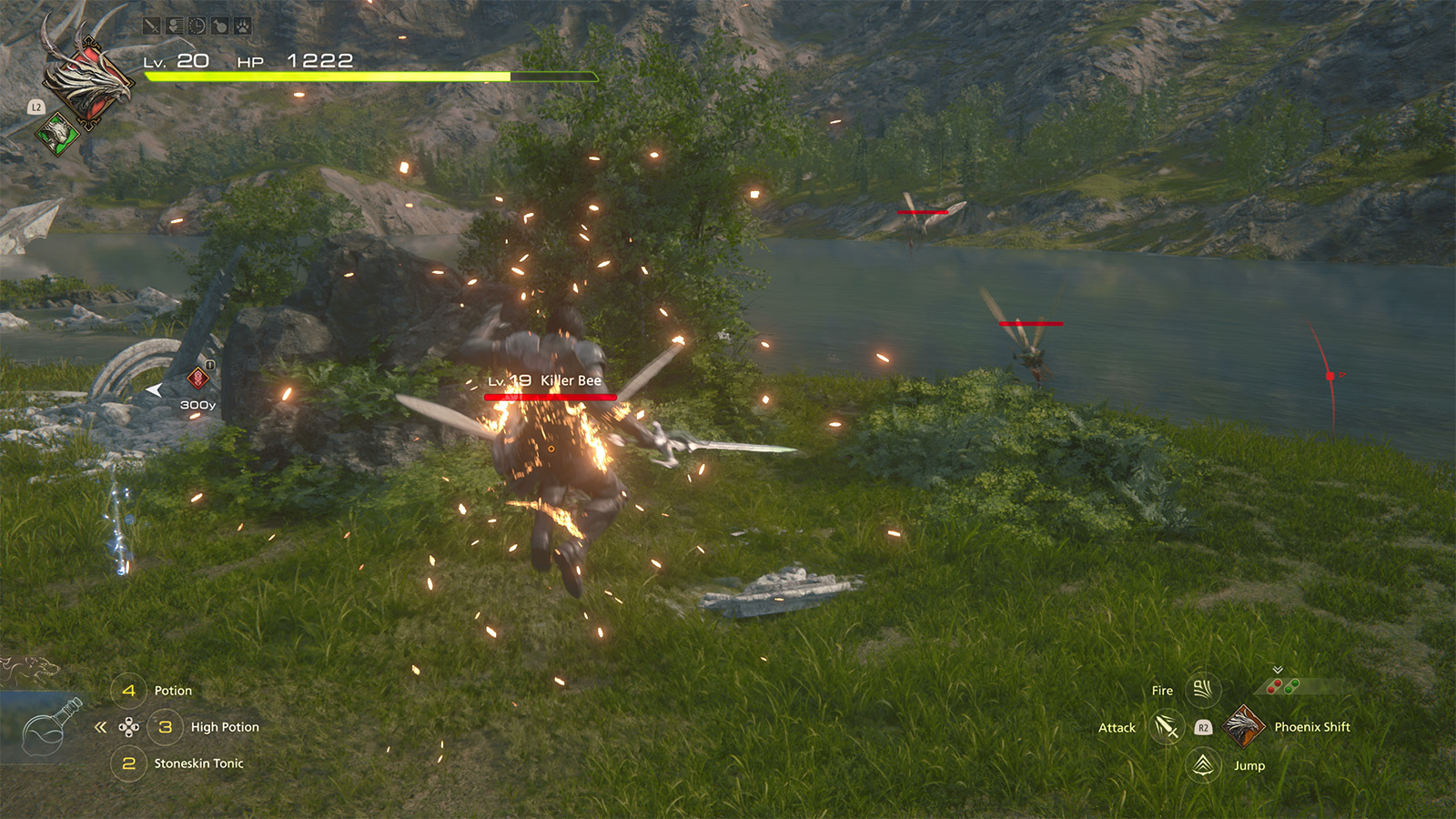Screen dimensions: 1456x819
Task: Click the sword status icon top-left
Action: 151,25
